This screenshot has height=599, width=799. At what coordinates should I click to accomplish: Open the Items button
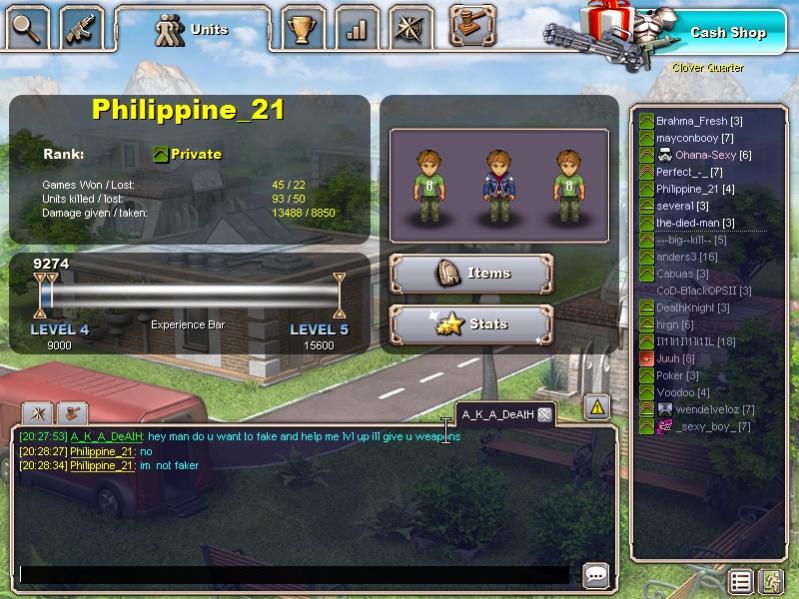[x=471, y=273]
